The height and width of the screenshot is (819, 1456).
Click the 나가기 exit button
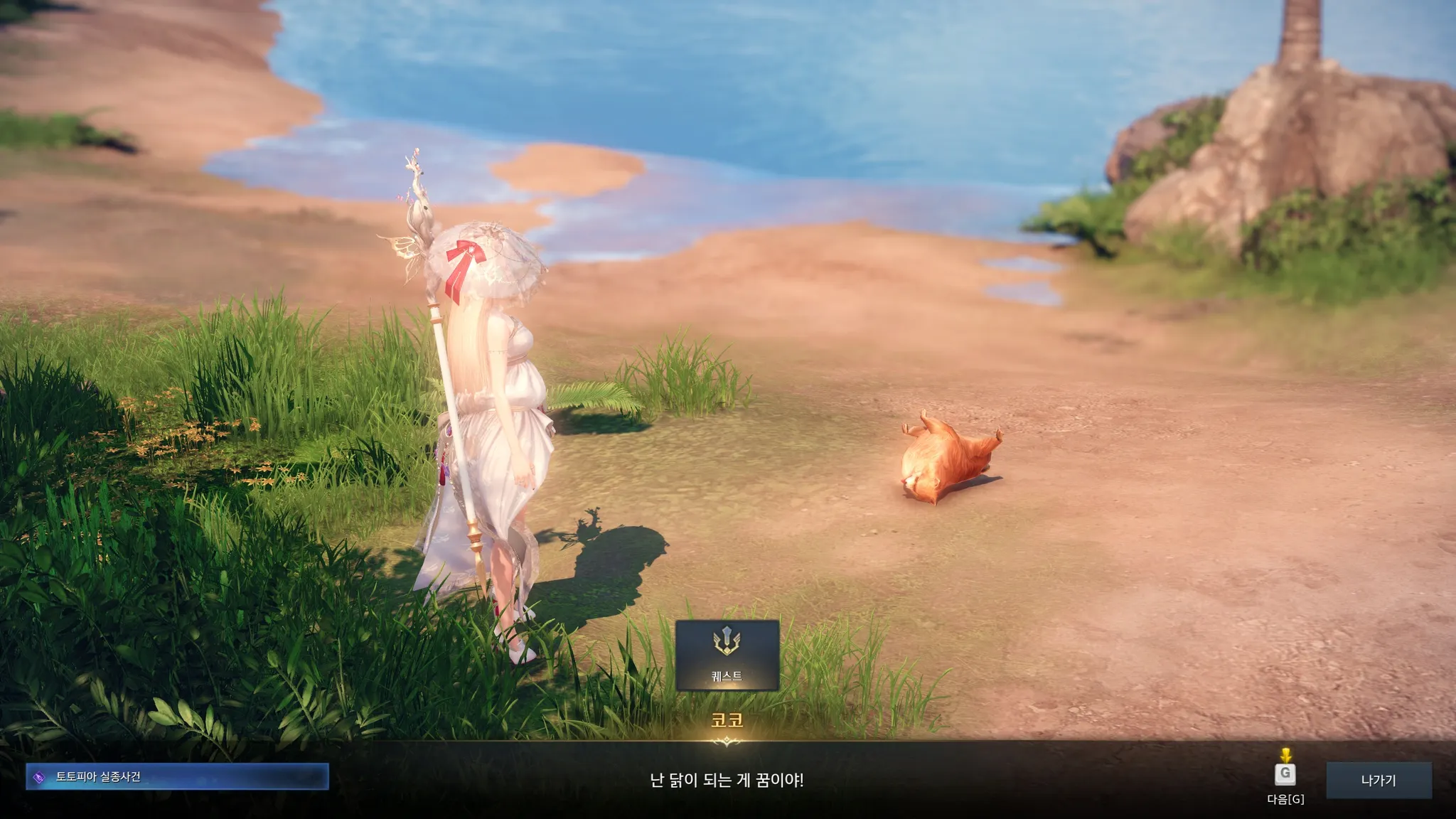pyautogui.click(x=1378, y=780)
